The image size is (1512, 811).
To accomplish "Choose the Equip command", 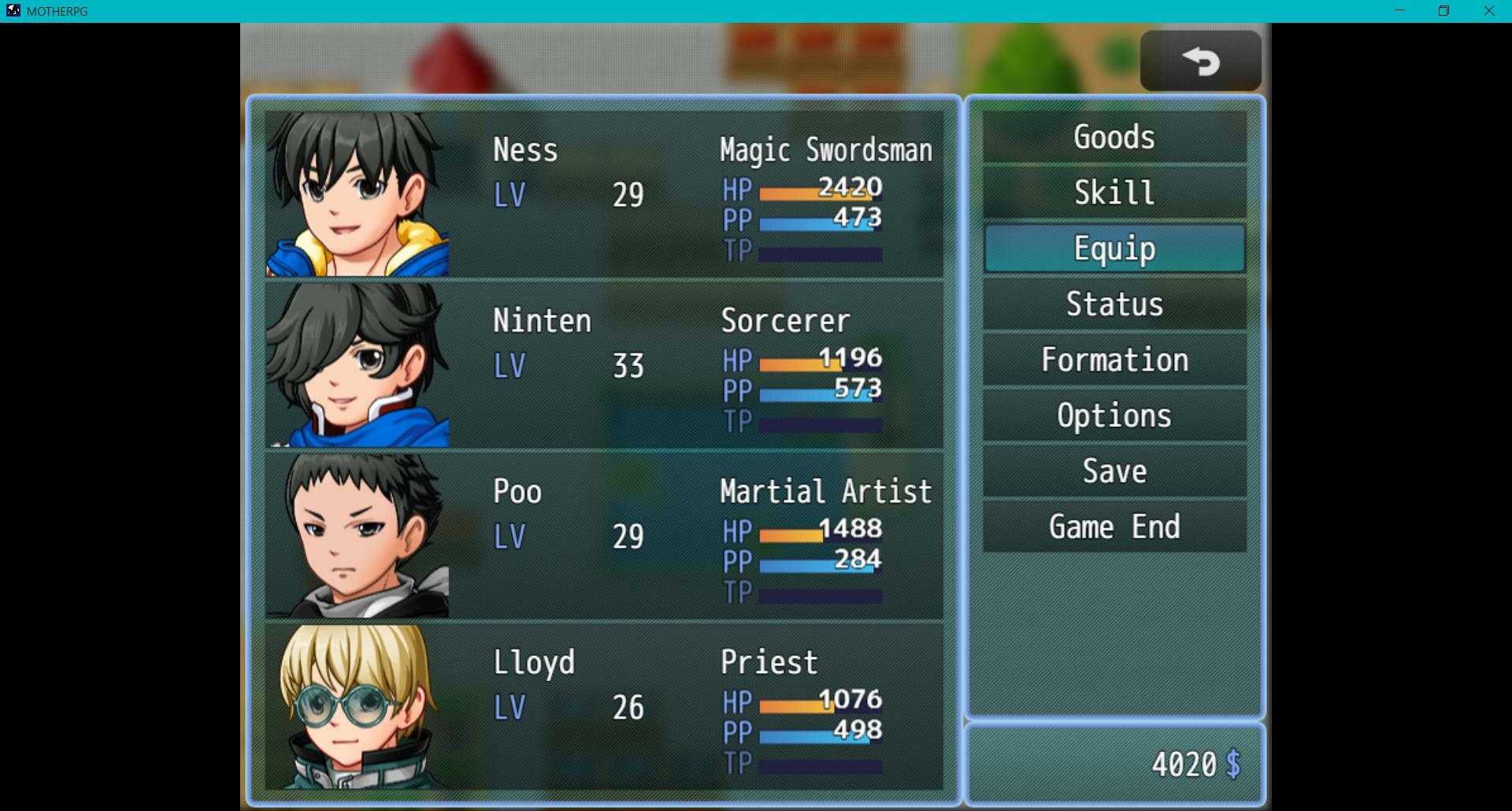I will (1114, 249).
